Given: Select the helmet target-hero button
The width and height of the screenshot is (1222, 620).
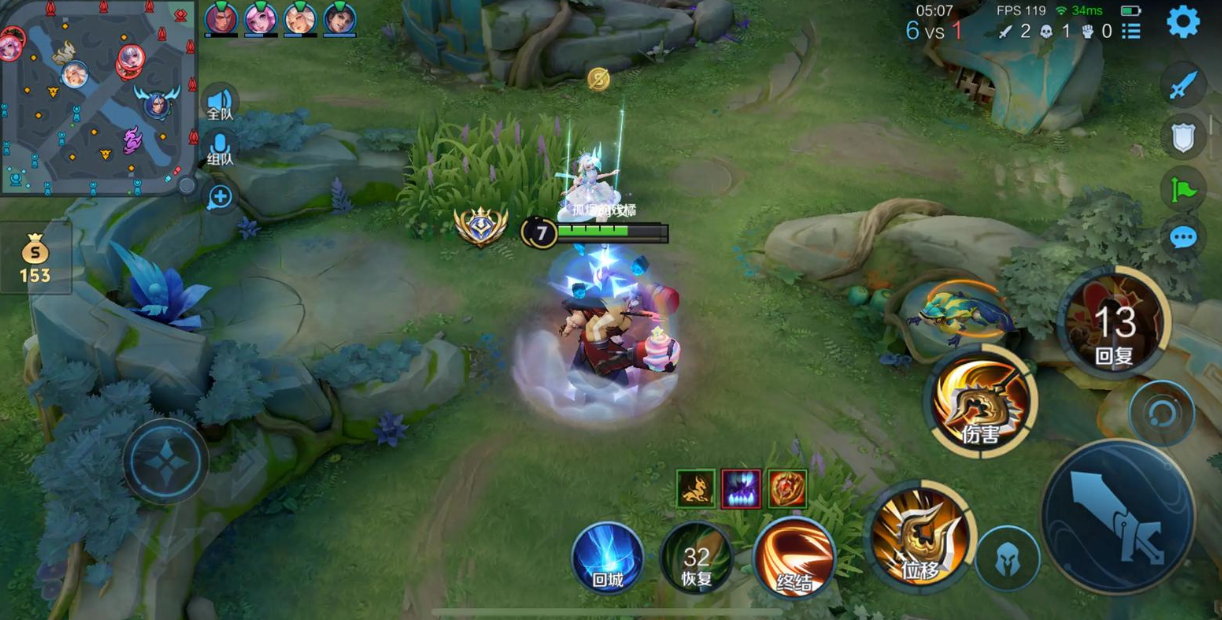Looking at the screenshot, I should point(1007,558).
